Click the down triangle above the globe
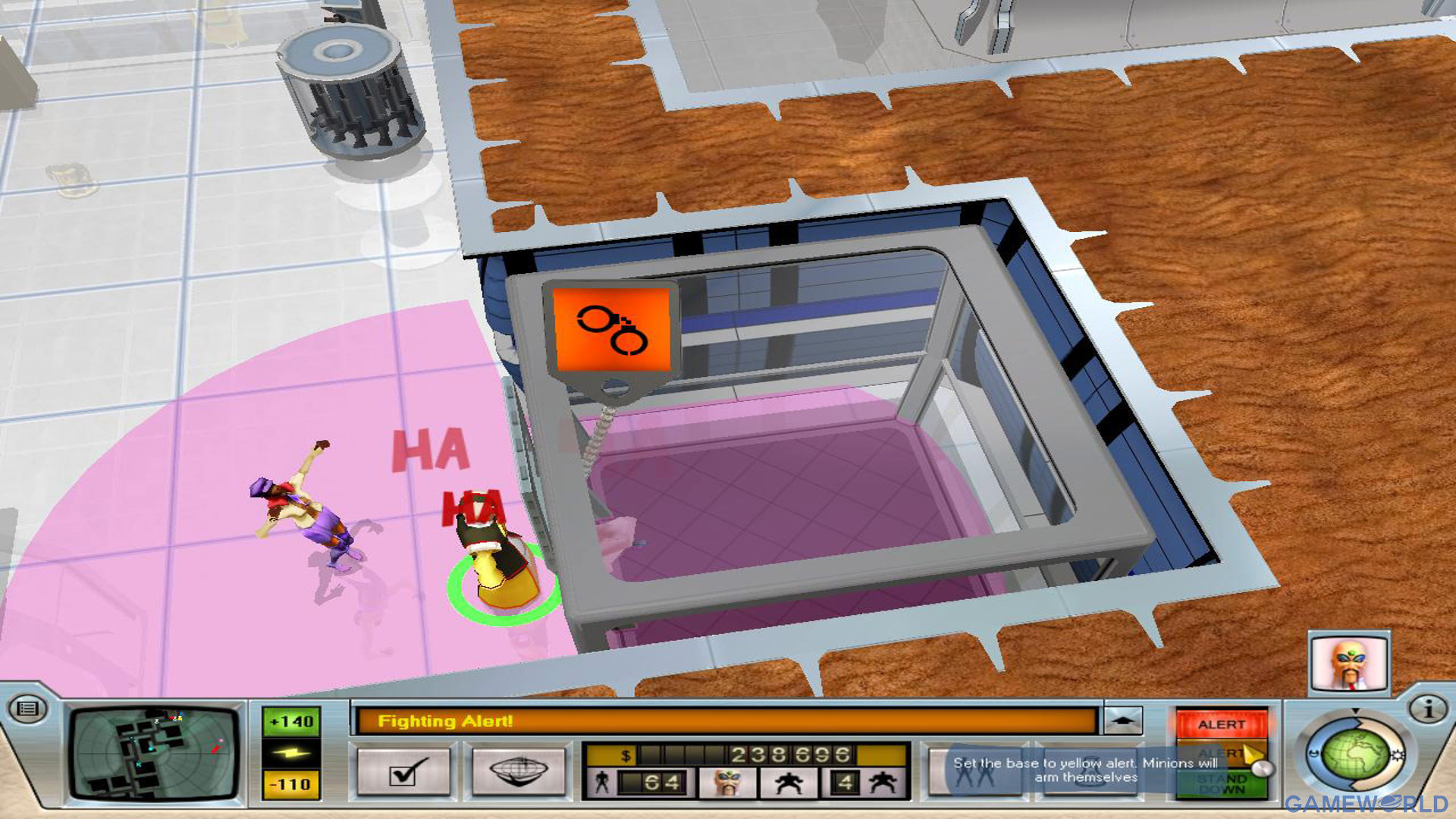This screenshot has width=1456, height=819. [x=1355, y=713]
